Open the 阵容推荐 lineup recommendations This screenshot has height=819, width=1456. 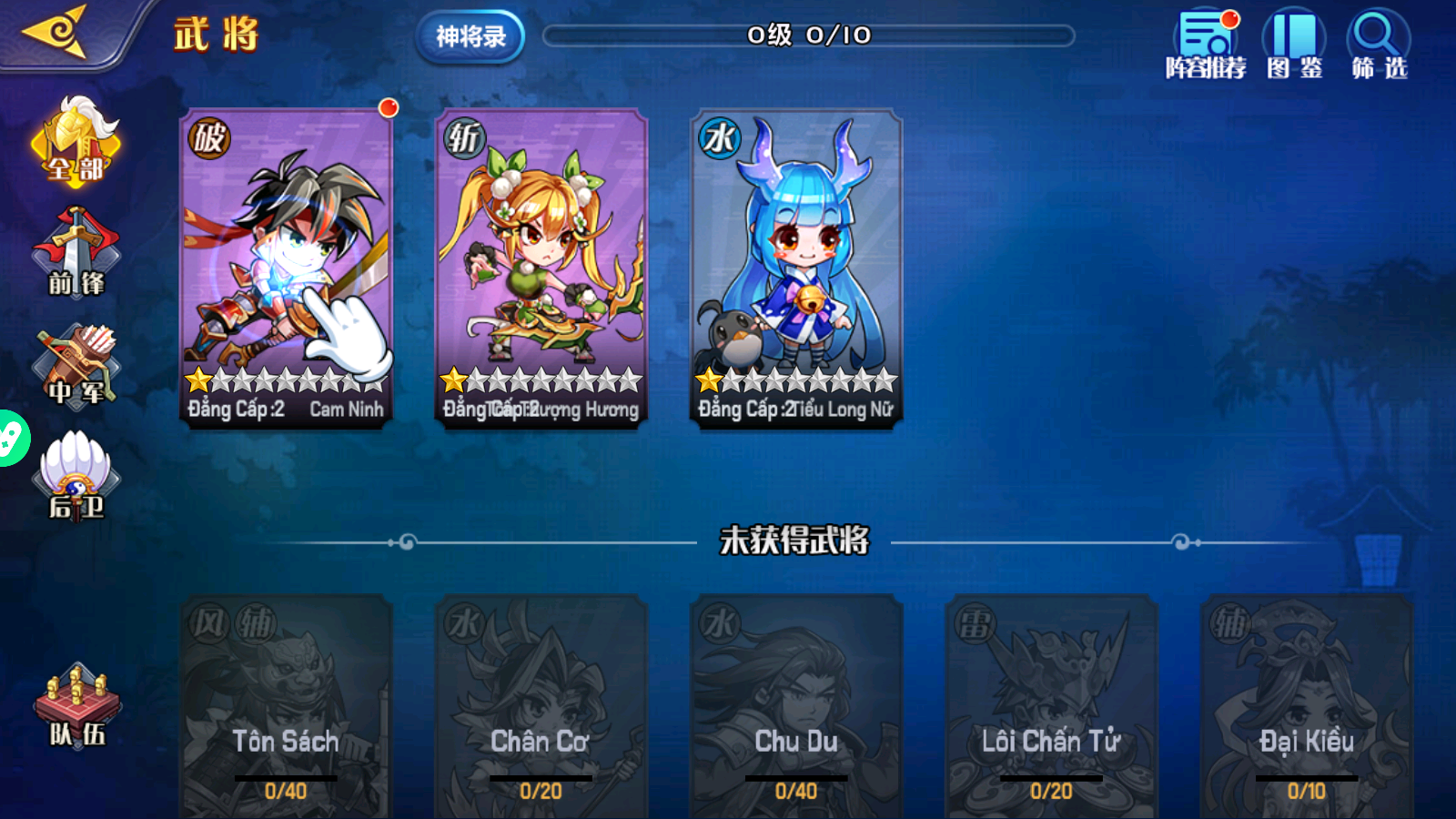[1206, 45]
